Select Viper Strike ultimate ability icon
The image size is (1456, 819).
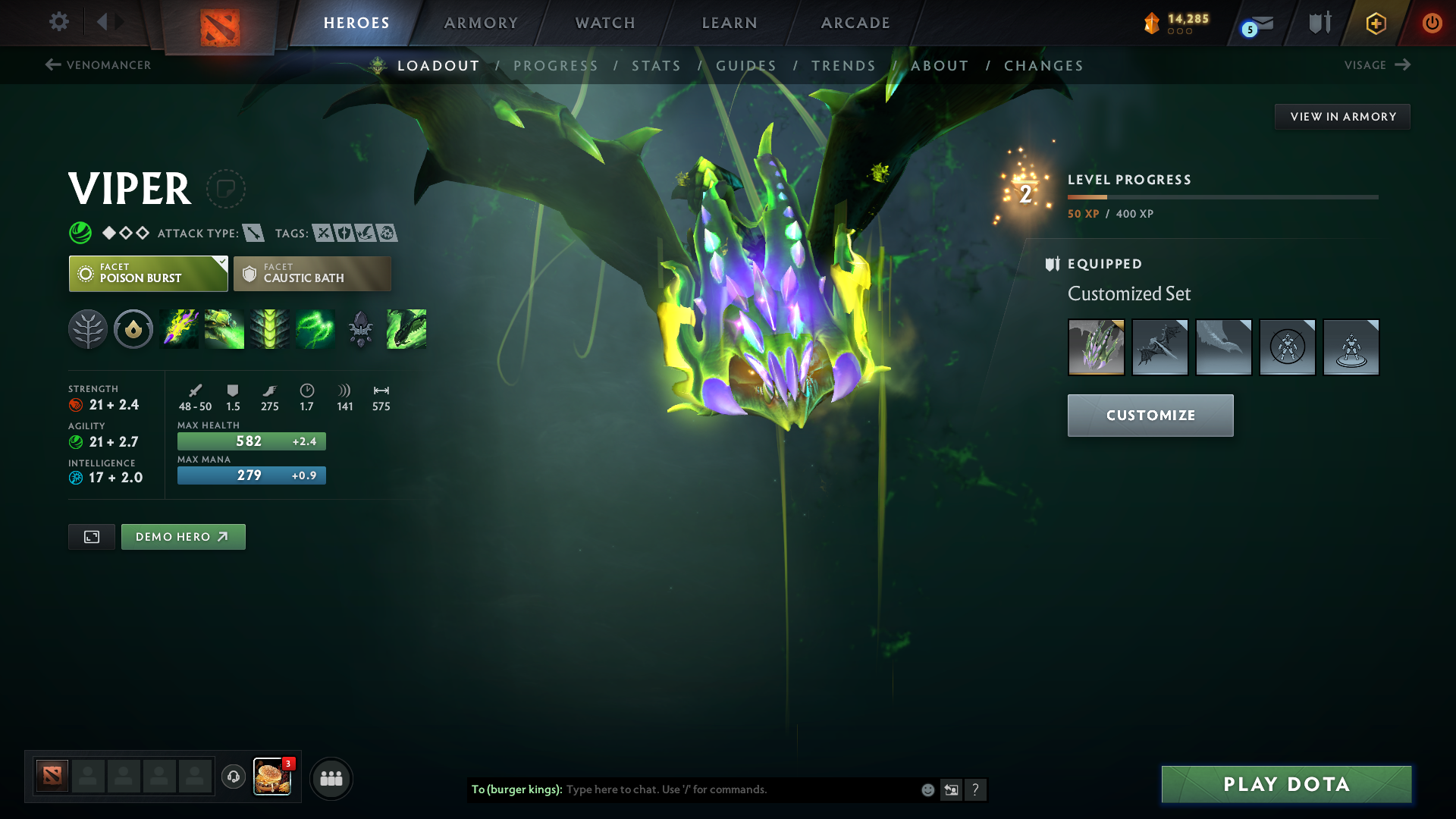point(406,328)
